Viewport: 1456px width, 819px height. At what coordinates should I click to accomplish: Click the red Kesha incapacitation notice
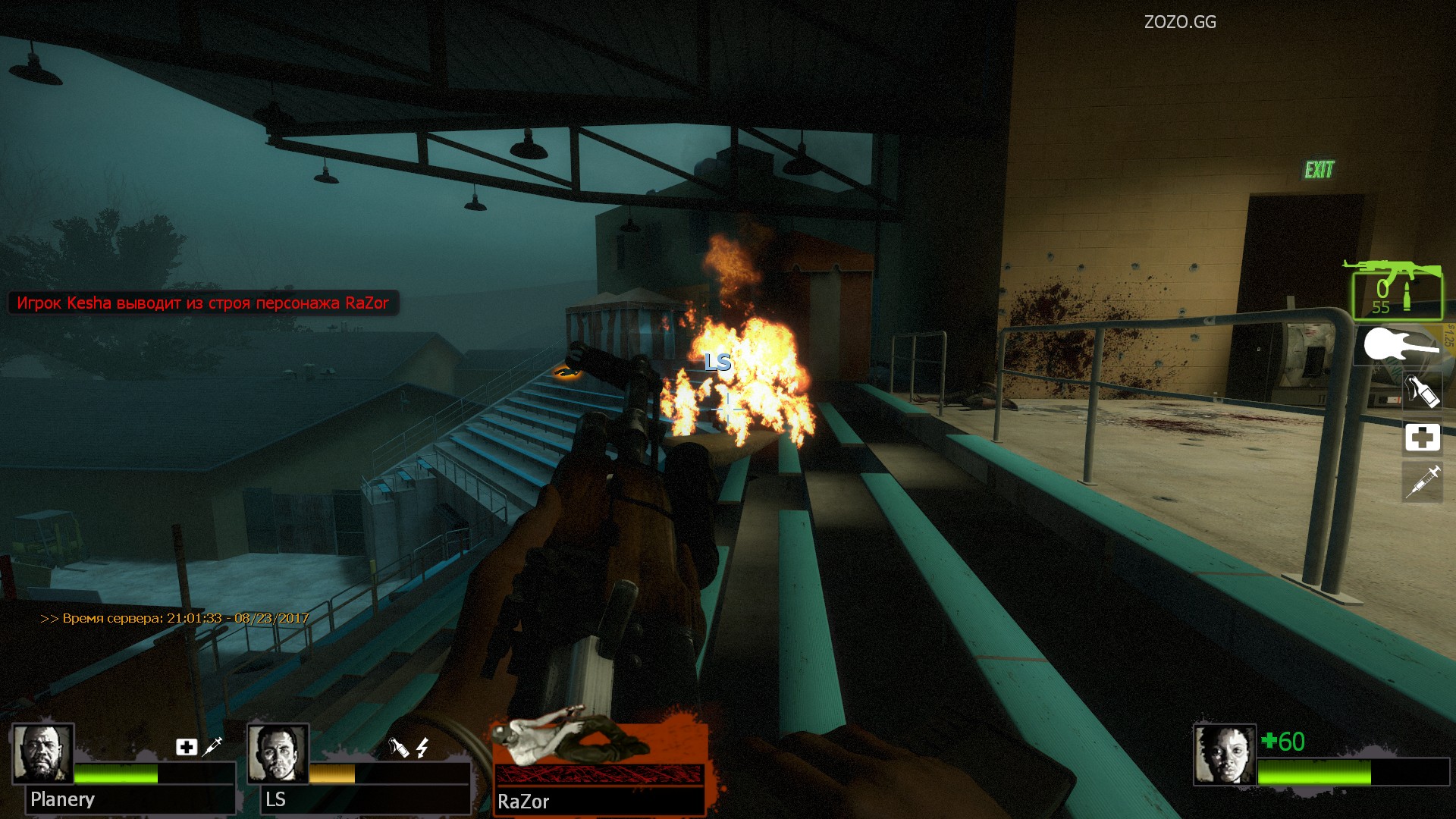202,303
